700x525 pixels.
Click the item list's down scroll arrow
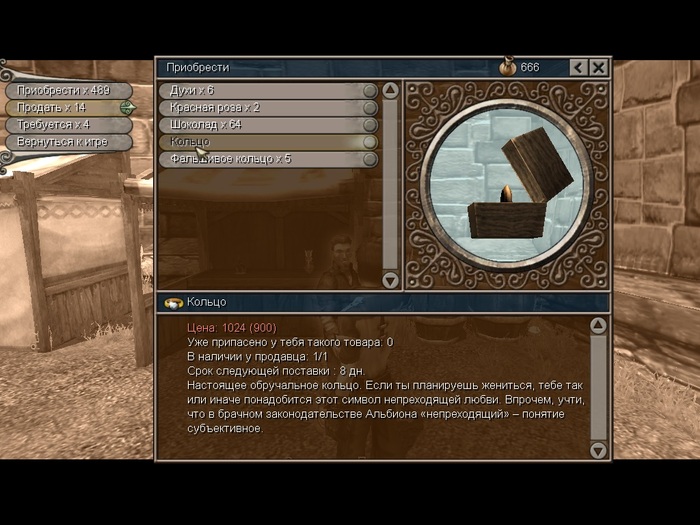pyautogui.click(x=391, y=281)
